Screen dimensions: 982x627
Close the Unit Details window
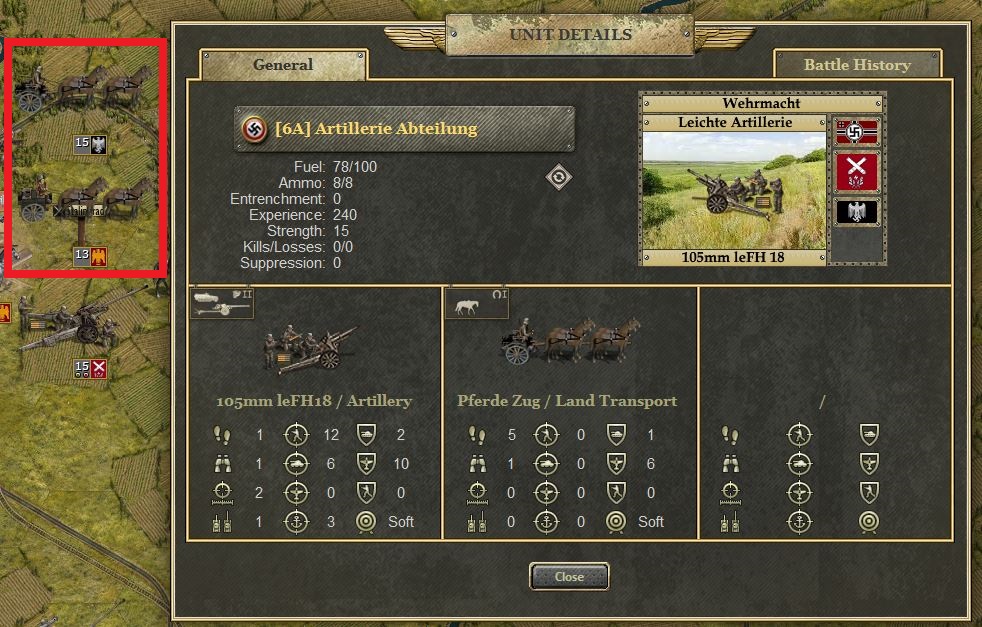(569, 577)
